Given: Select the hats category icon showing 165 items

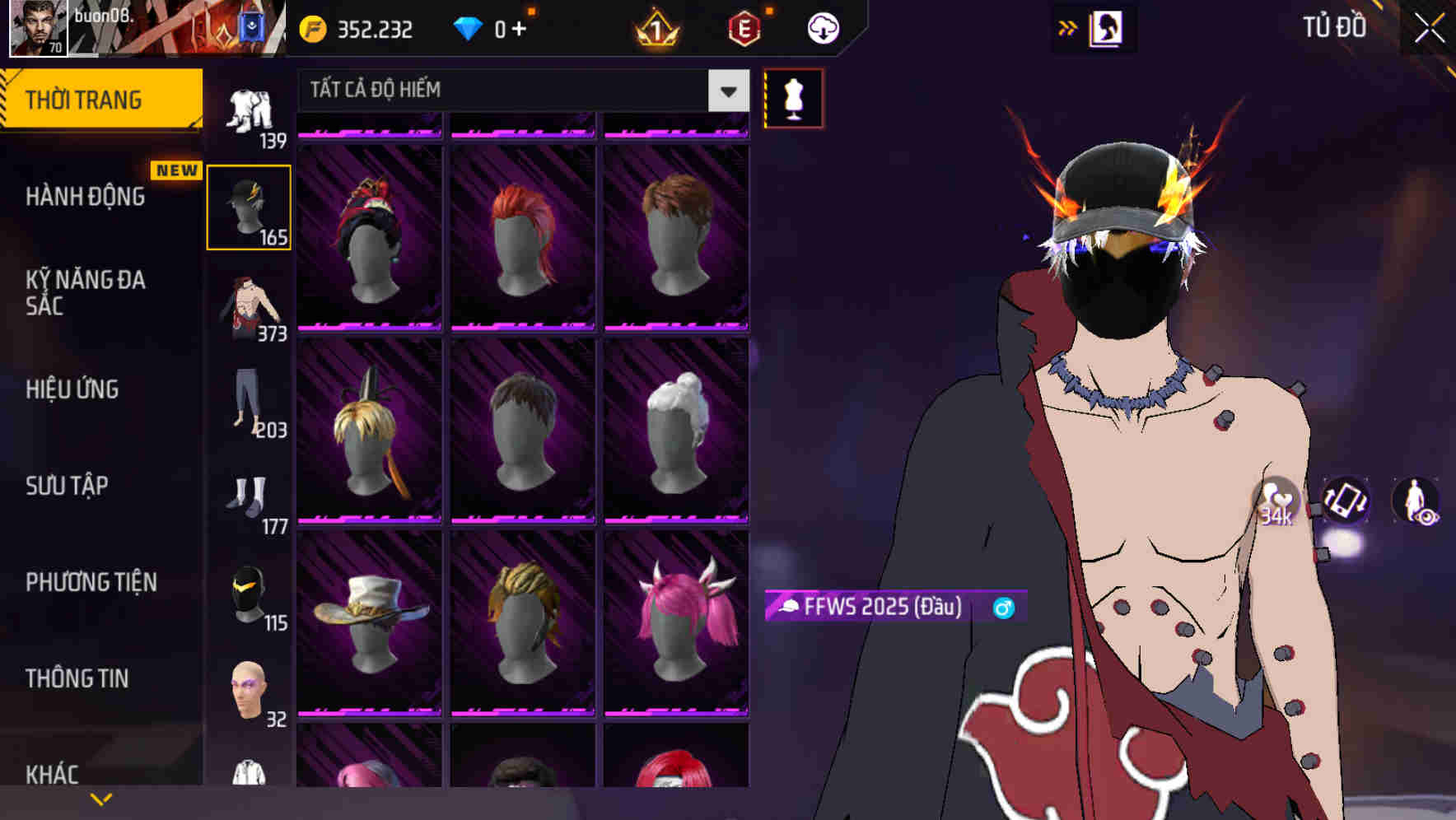Looking at the screenshot, I should pyautogui.click(x=250, y=206).
